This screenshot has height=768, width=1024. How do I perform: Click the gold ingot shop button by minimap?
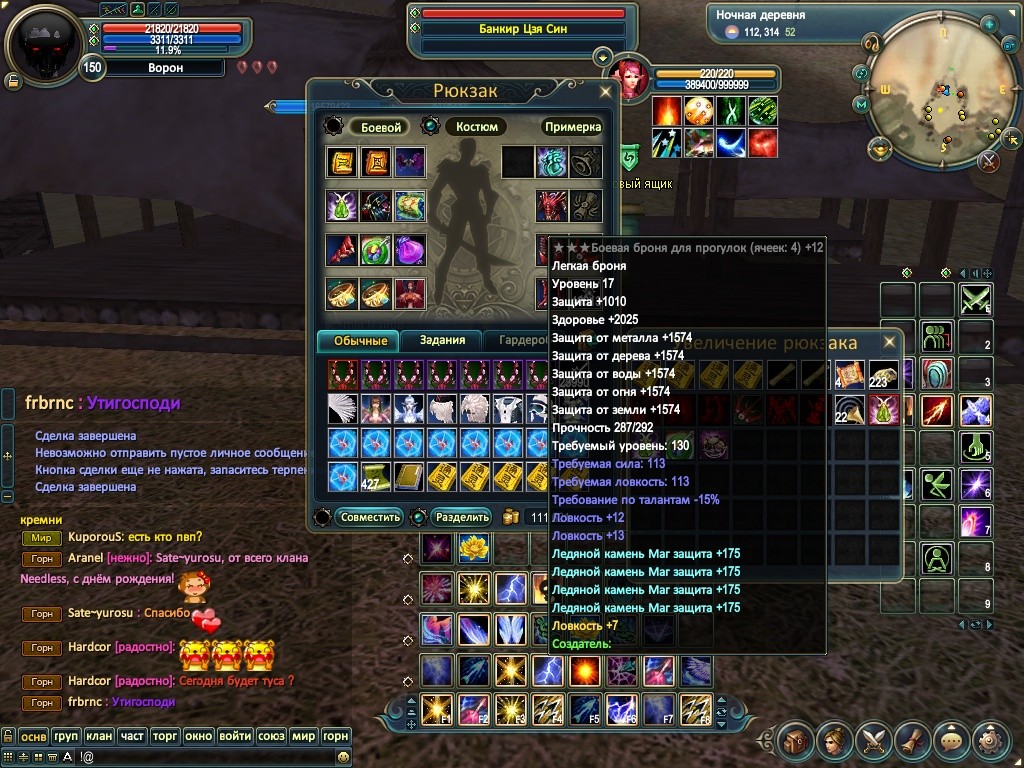coord(880,150)
